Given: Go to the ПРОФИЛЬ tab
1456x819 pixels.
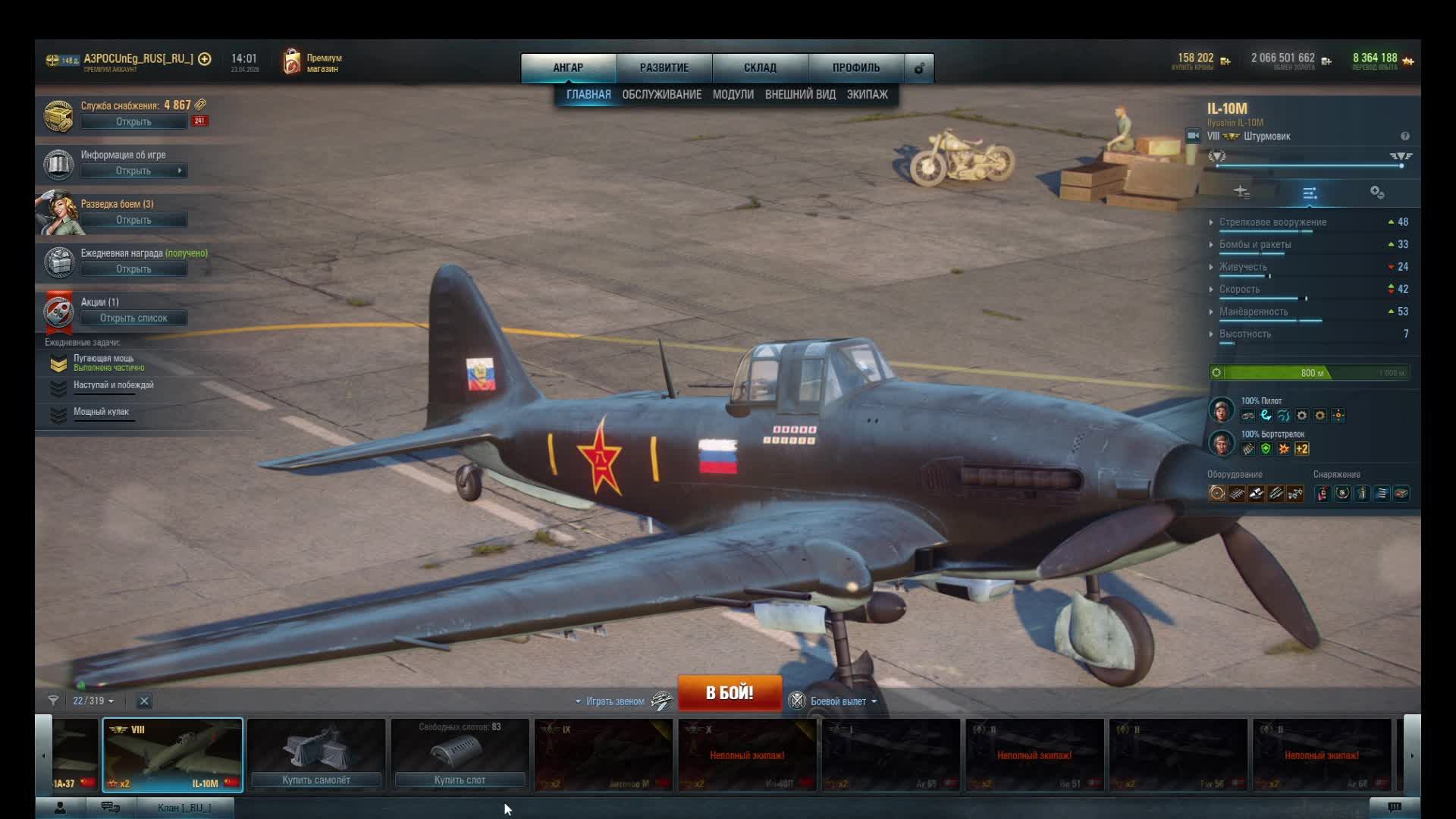Looking at the screenshot, I should coord(856,67).
